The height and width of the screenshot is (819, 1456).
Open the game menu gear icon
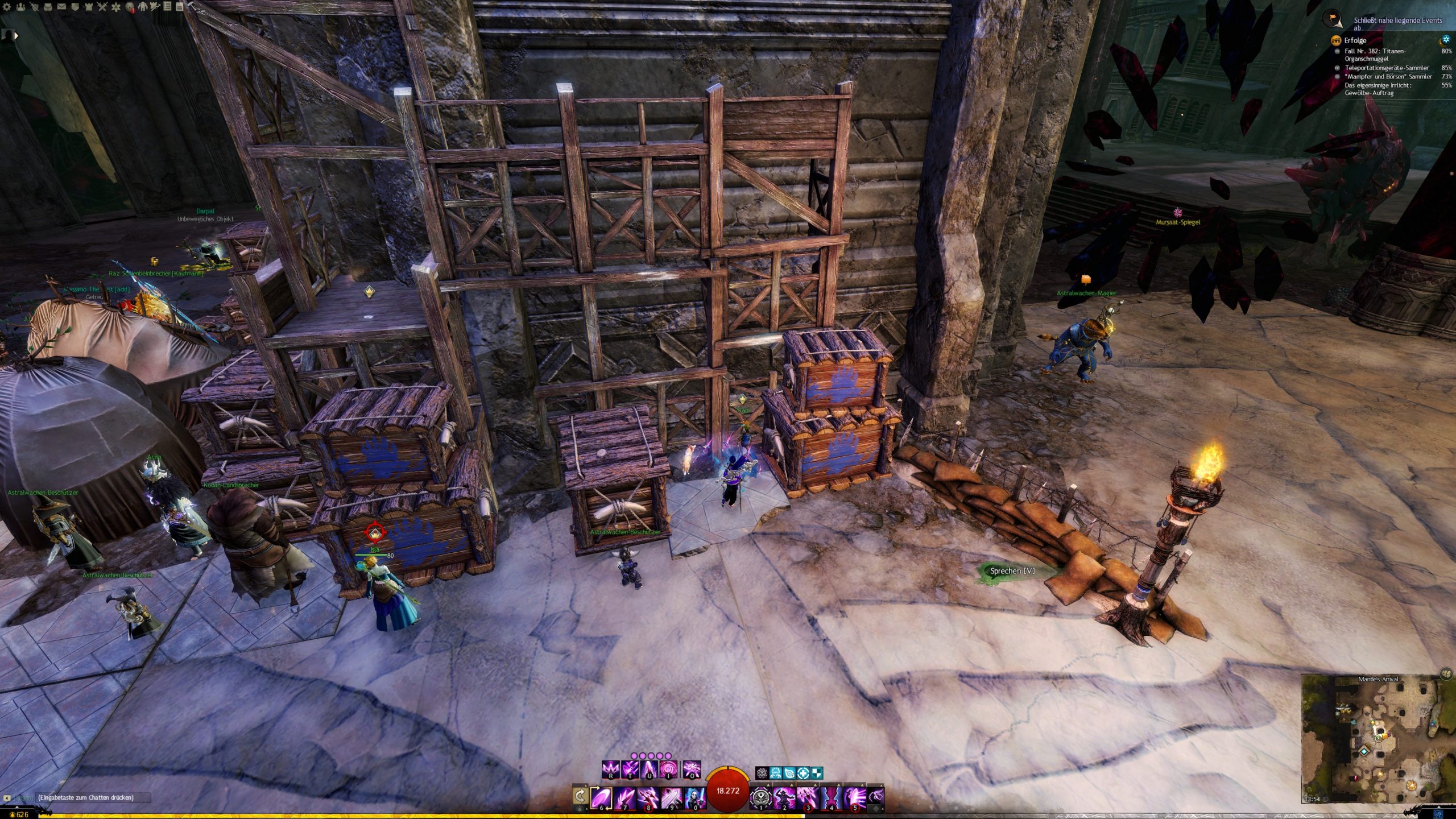click(x=7, y=7)
